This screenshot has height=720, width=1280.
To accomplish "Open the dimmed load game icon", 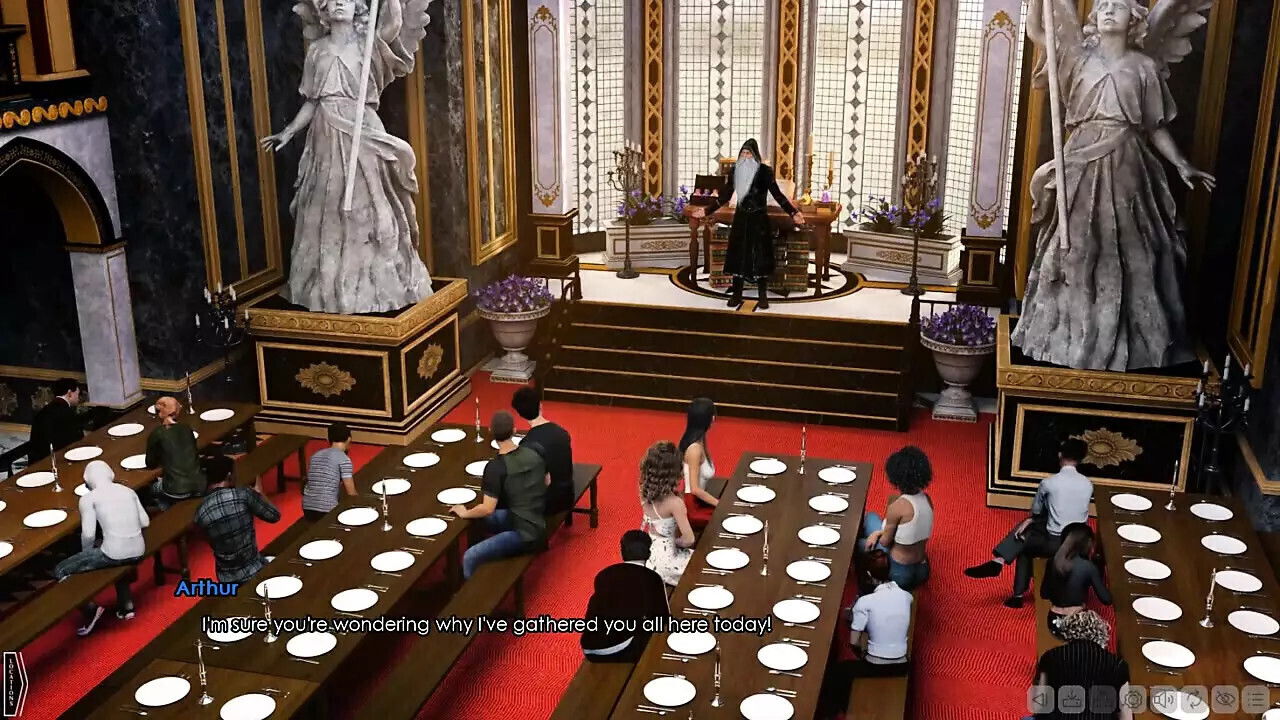I will pyautogui.click(x=1103, y=700).
